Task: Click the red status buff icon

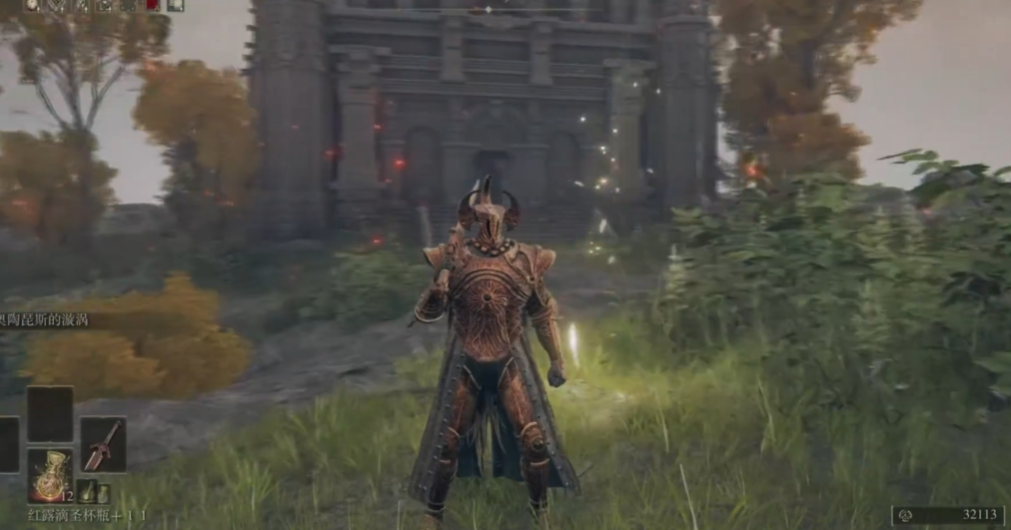Action: tap(153, 5)
